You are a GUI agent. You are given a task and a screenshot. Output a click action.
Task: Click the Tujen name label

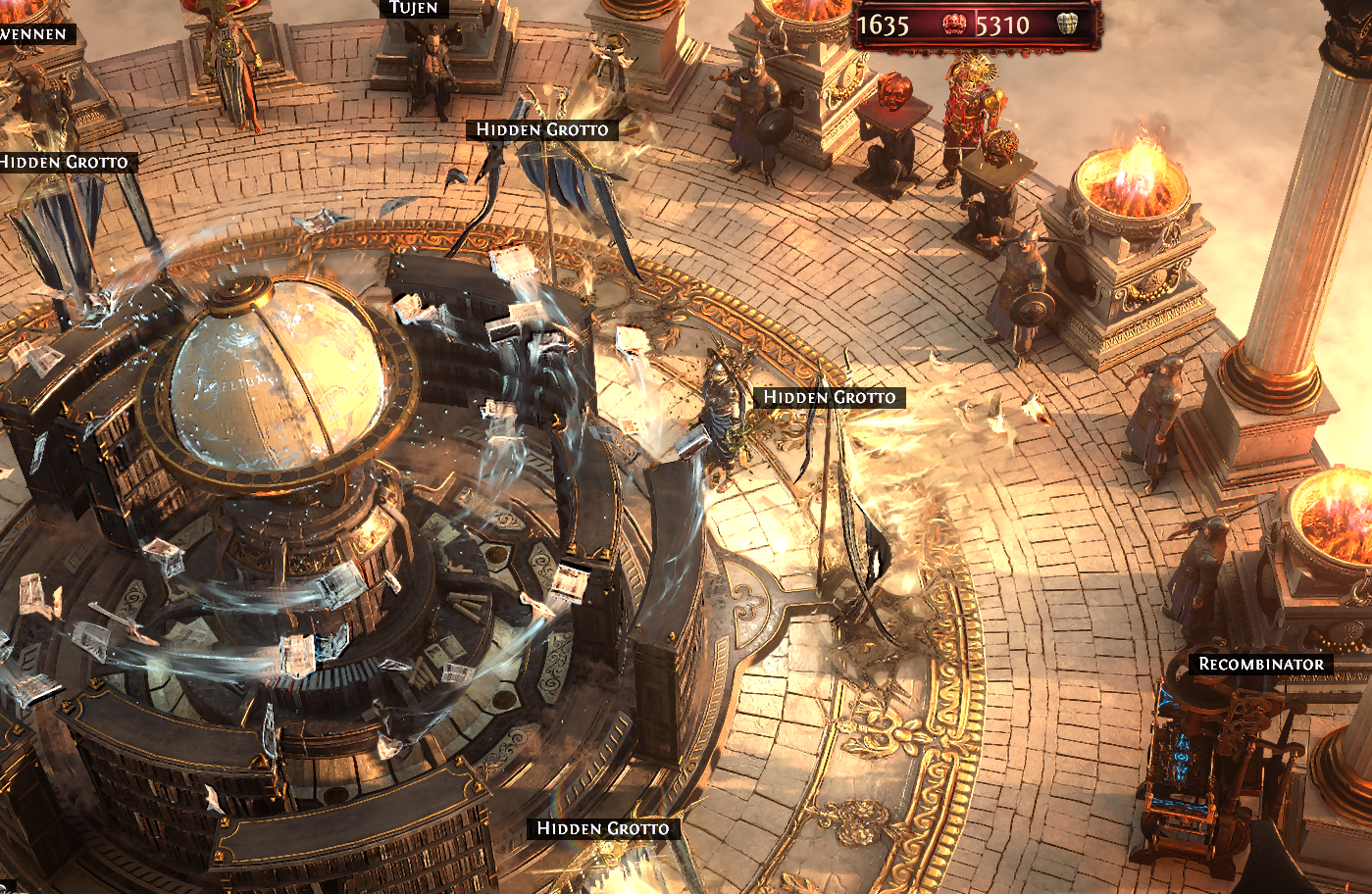click(413, 8)
